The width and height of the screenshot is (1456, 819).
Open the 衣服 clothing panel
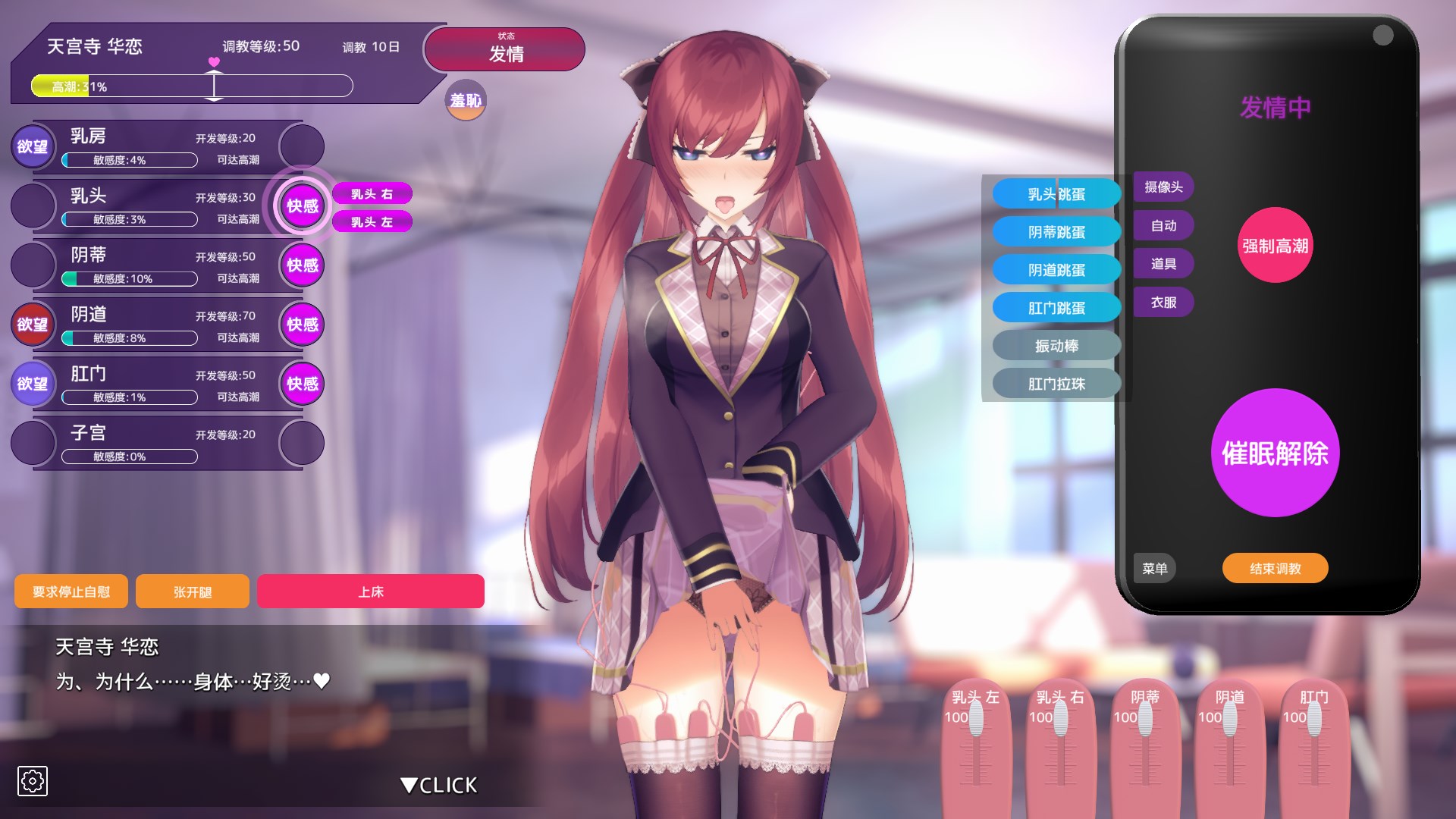(x=1163, y=303)
